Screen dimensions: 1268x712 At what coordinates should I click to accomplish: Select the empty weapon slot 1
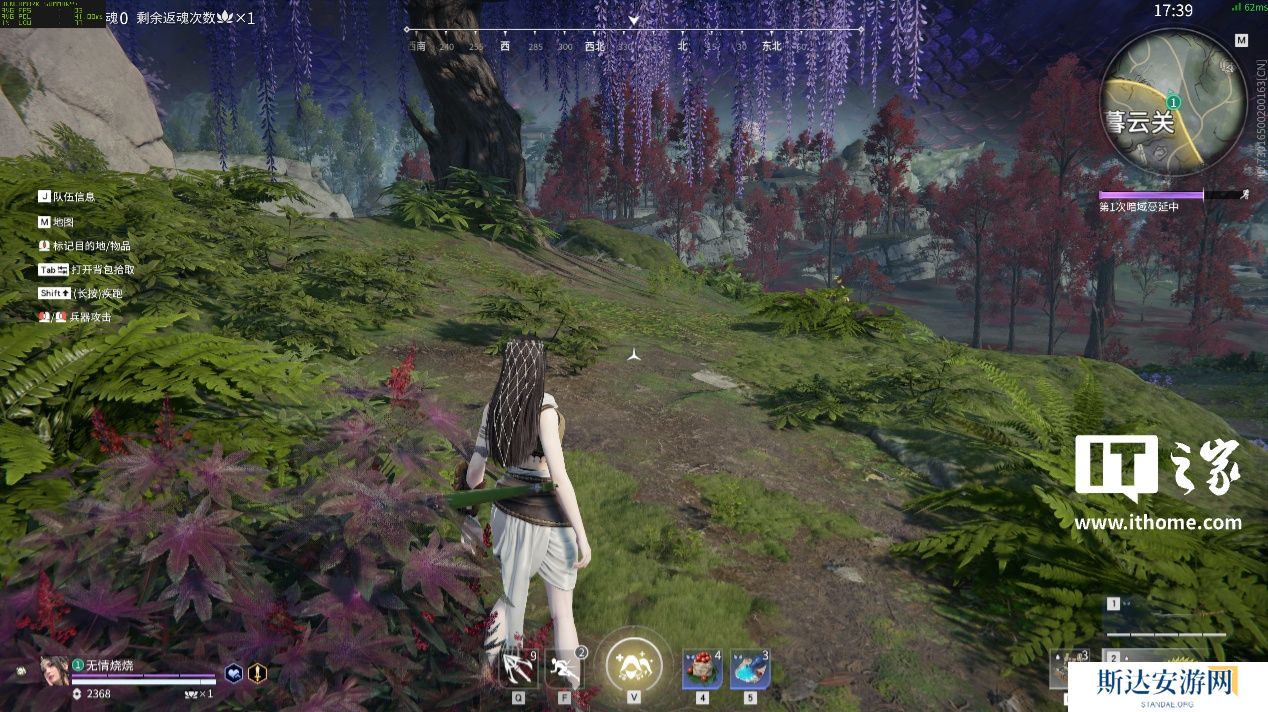tap(1166, 616)
